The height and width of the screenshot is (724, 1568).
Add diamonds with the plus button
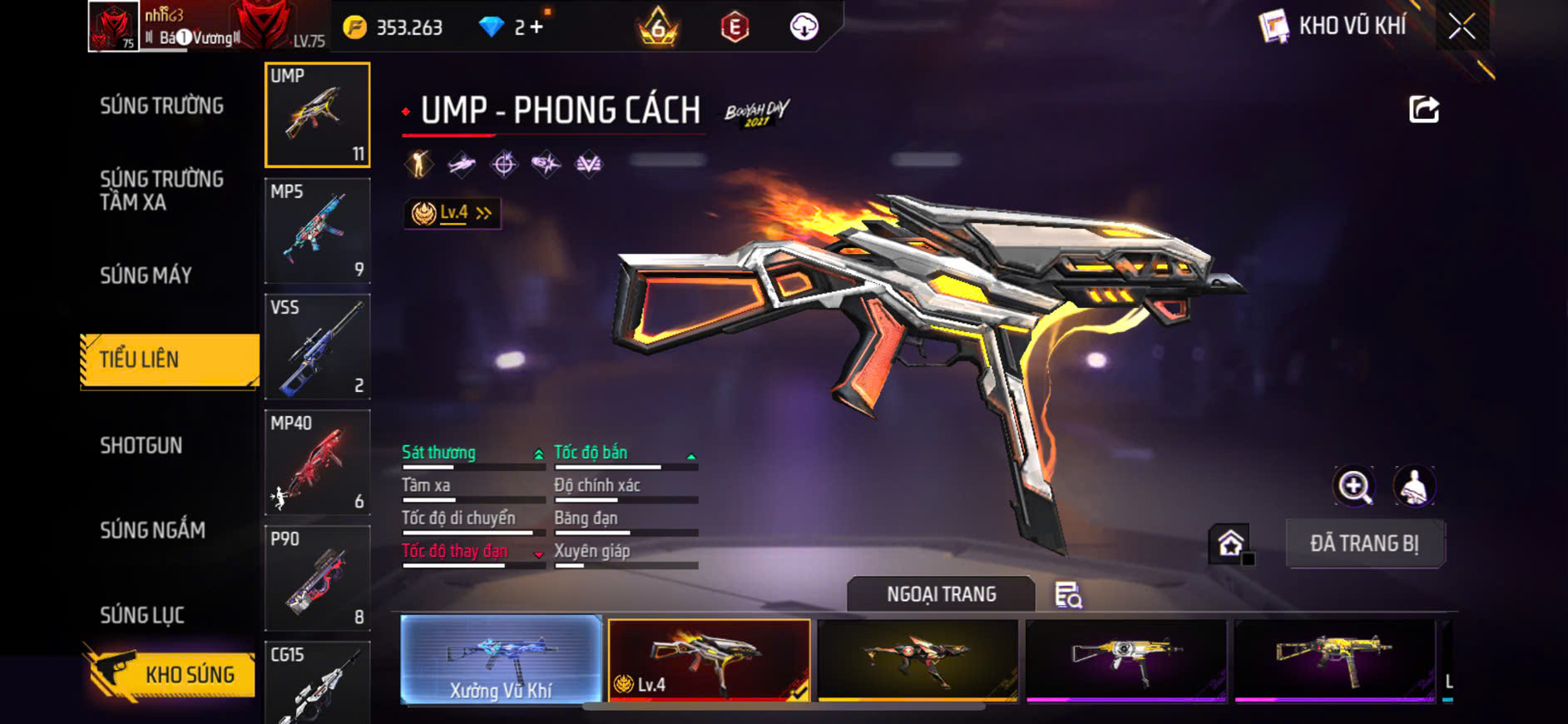[x=537, y=27]
